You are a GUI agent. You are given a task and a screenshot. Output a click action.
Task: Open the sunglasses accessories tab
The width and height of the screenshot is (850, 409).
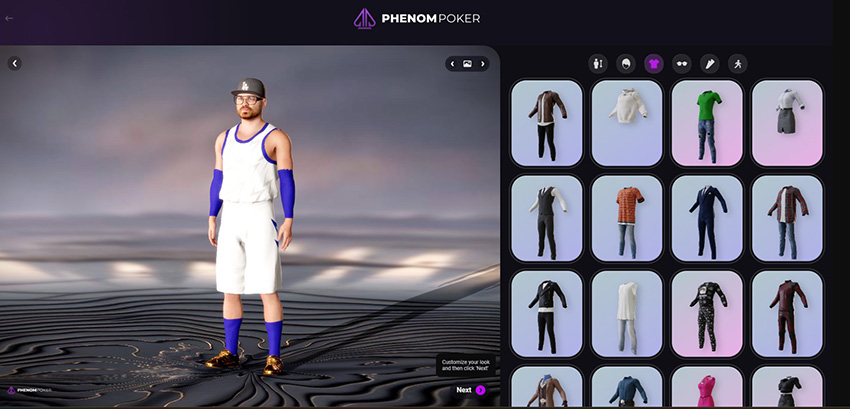click(x=682, y=64)
